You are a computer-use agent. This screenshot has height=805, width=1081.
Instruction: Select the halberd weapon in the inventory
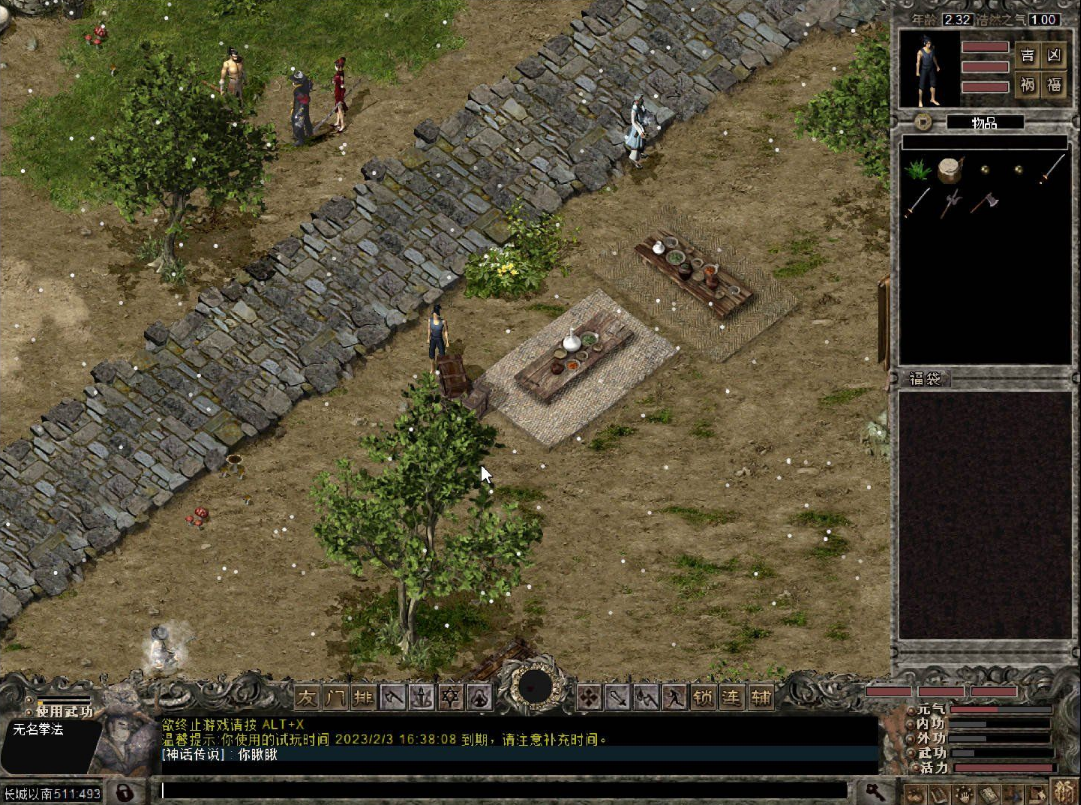(950, 202)
